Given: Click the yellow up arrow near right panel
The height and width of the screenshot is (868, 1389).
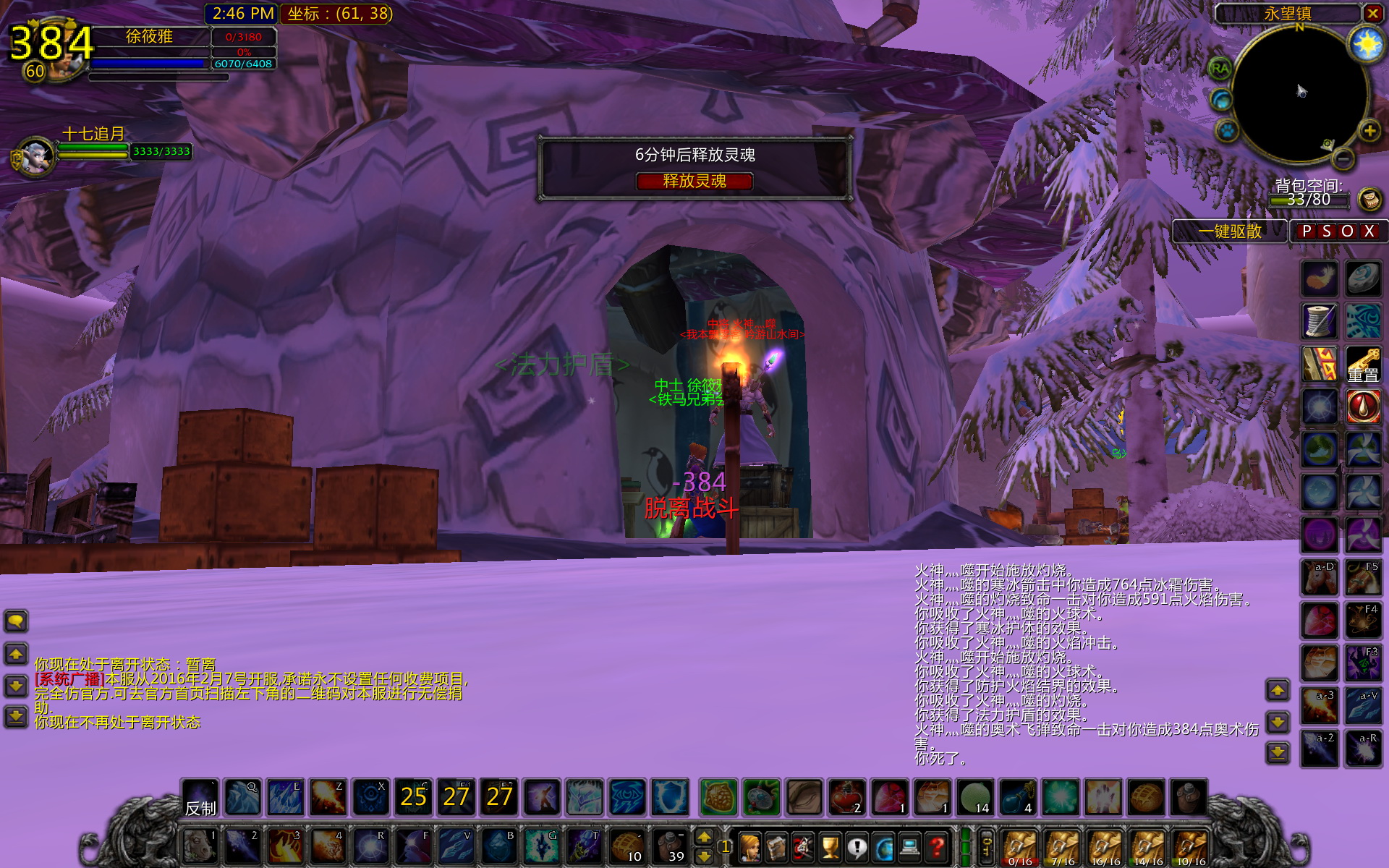Looking at the screenshot, I should [1279, 691].
